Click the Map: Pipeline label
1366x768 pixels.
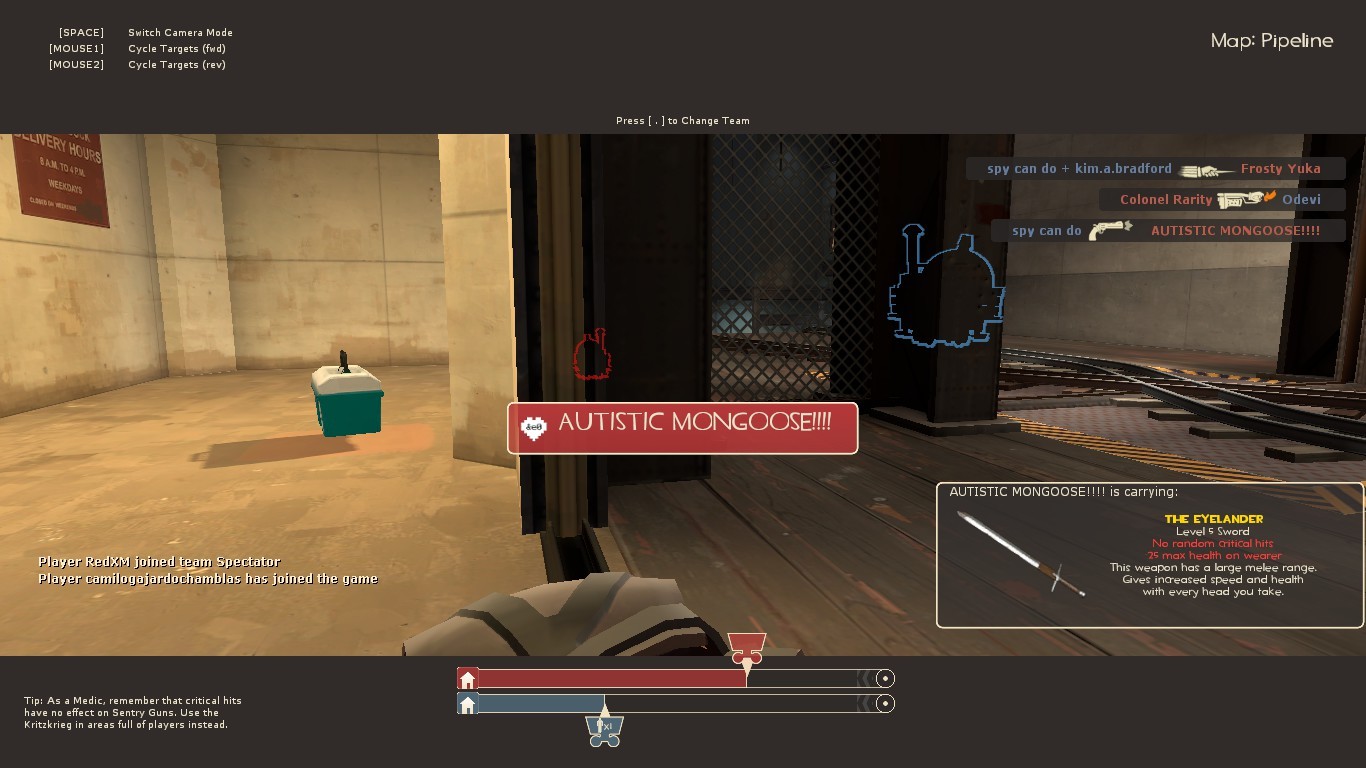(x=1271, y=40)
